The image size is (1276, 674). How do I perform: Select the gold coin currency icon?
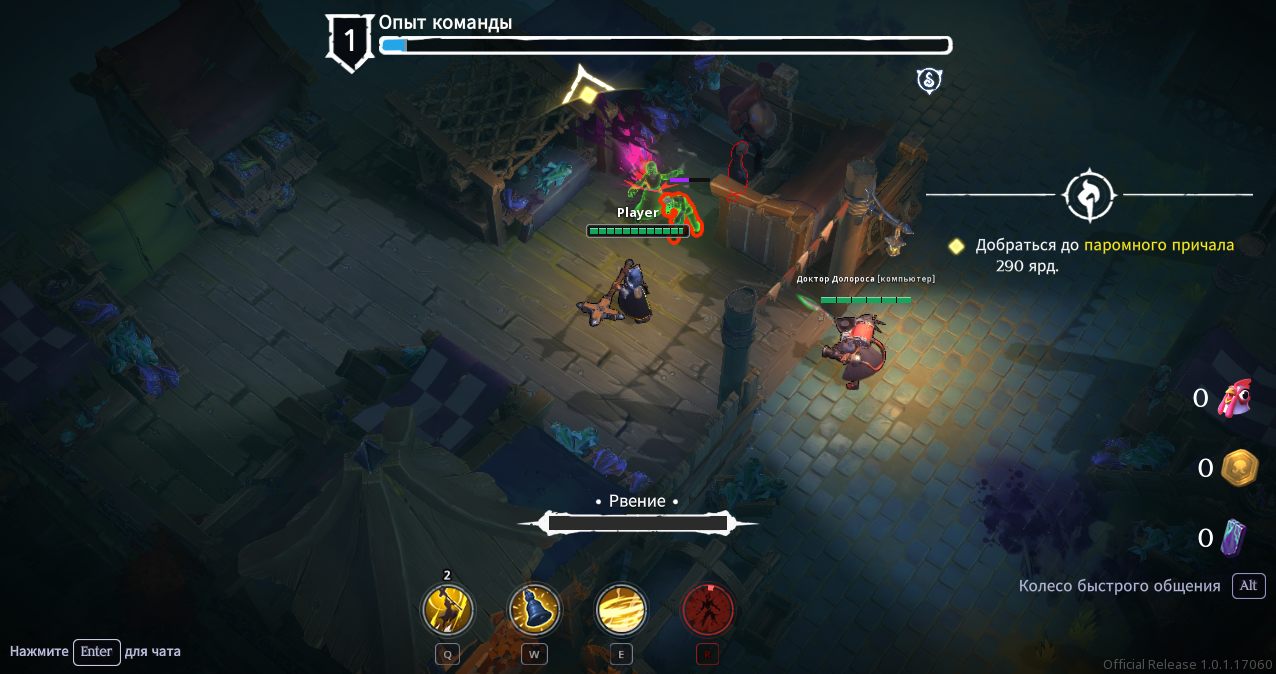(x=1240, y=467)
